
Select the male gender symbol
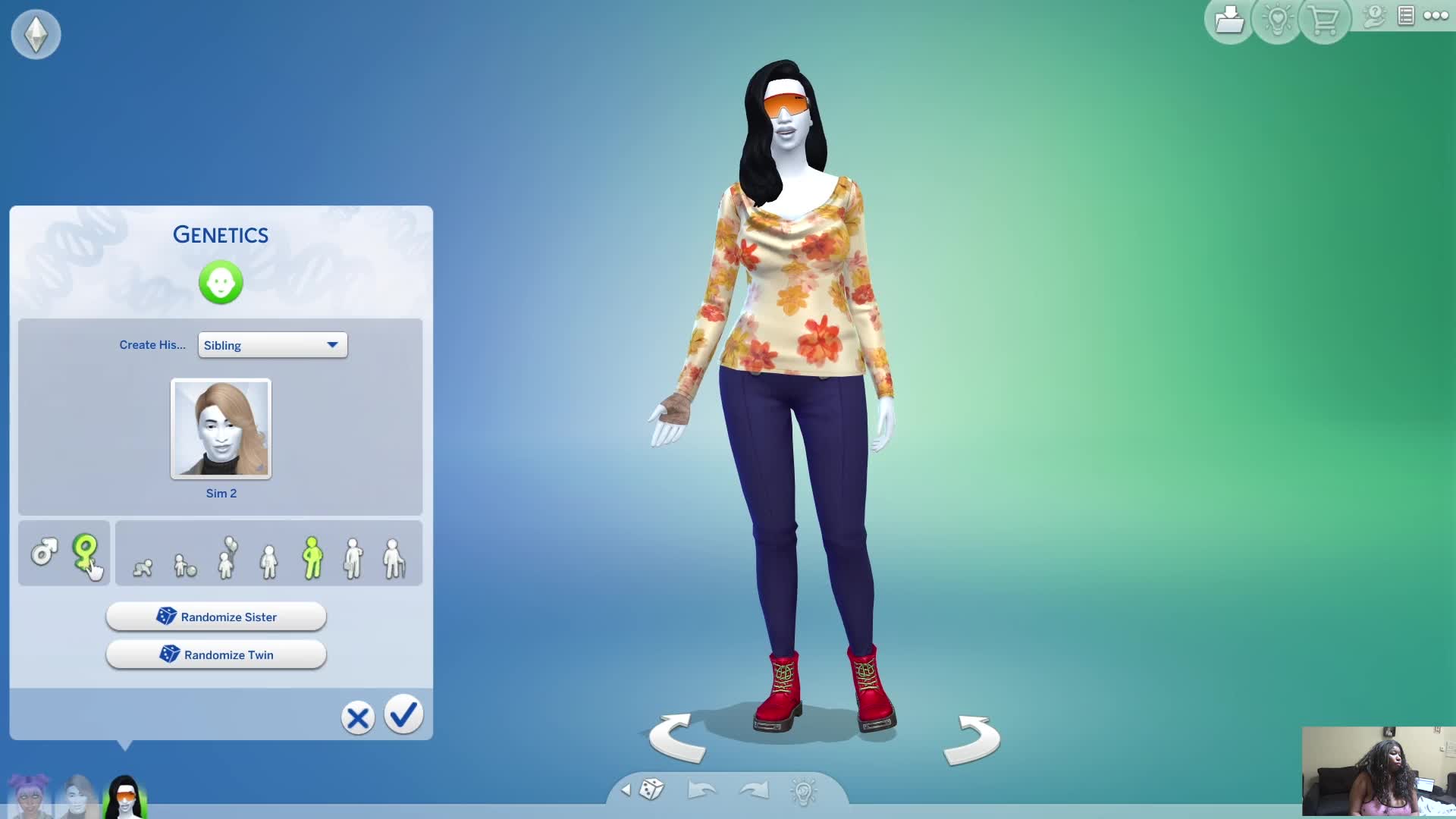tap(43, 553)
